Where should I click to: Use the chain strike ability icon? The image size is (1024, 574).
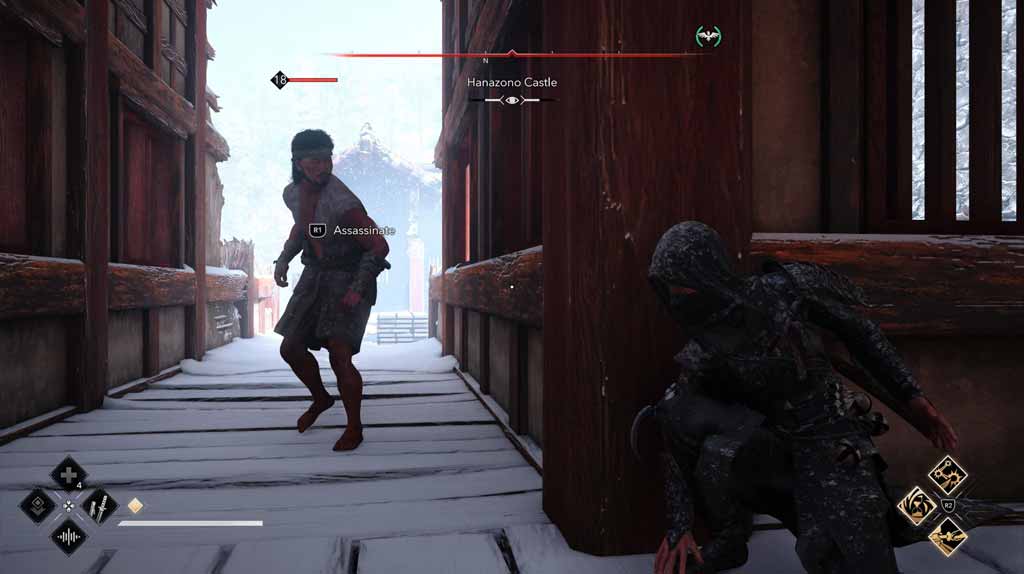(x=947, y=474)
